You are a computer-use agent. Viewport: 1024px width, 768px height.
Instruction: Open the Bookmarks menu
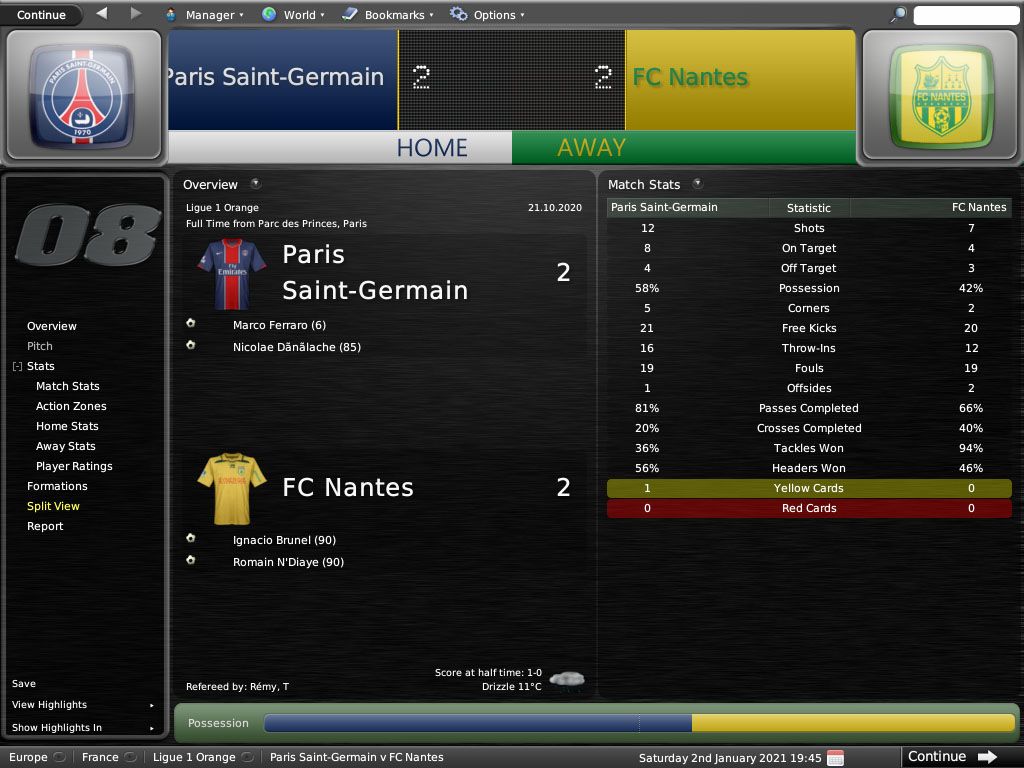click(387, 15)
